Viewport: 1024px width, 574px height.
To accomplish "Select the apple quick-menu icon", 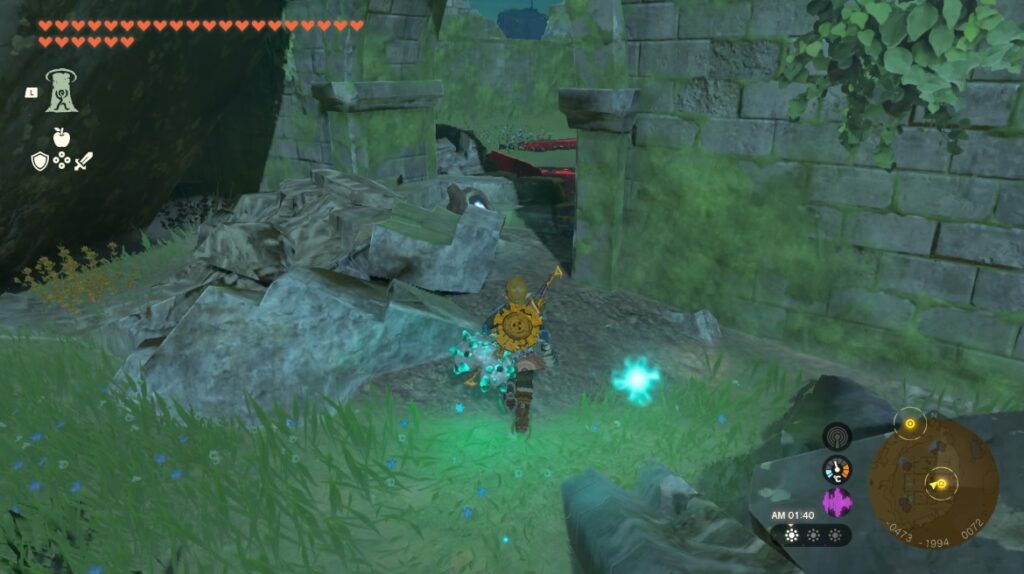I will click(62, 137).
